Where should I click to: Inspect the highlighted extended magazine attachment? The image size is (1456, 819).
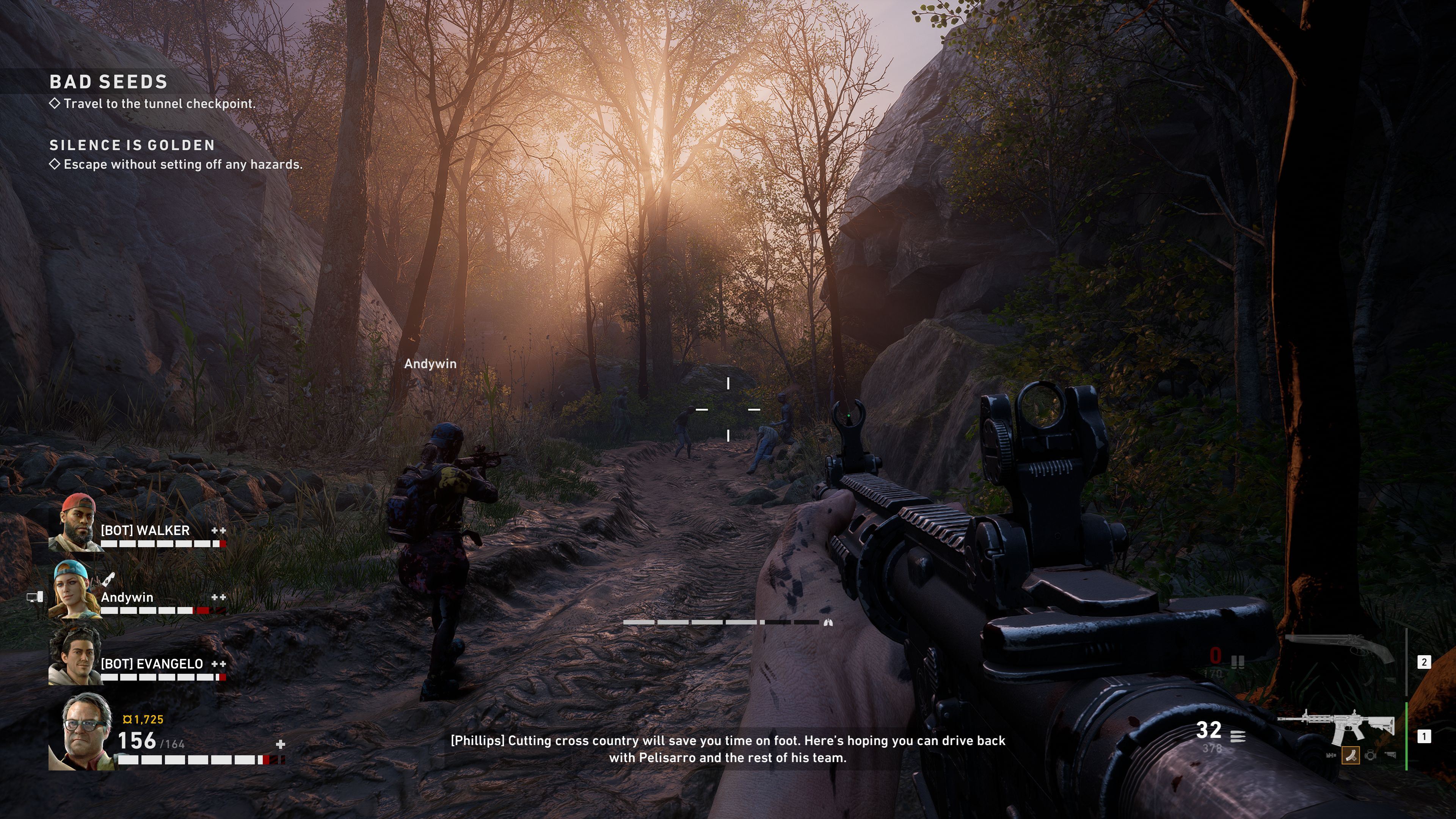(1350, 755)
